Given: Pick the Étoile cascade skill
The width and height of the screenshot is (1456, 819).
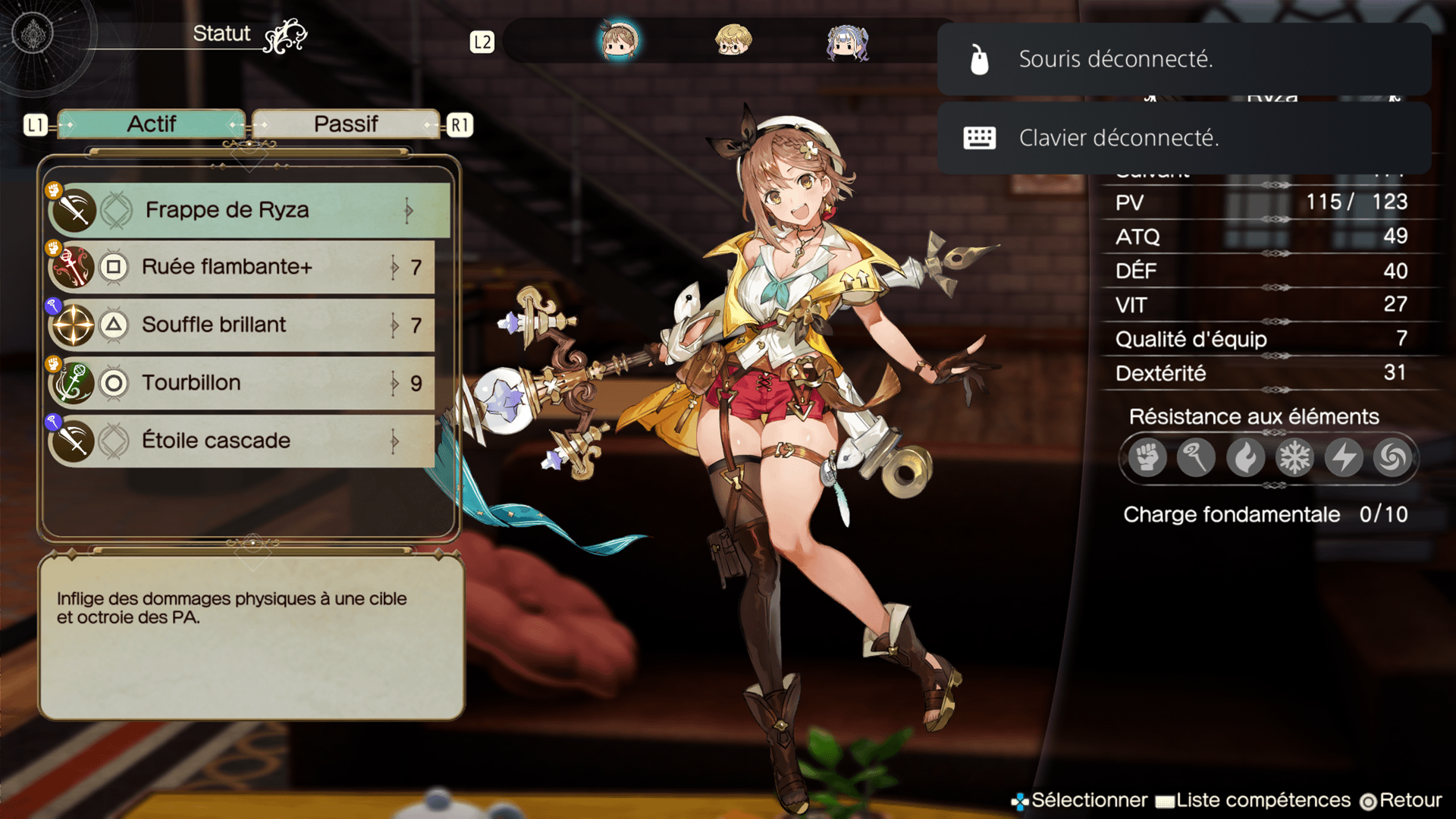Looking at the screenshot, I should coord(243,441).
